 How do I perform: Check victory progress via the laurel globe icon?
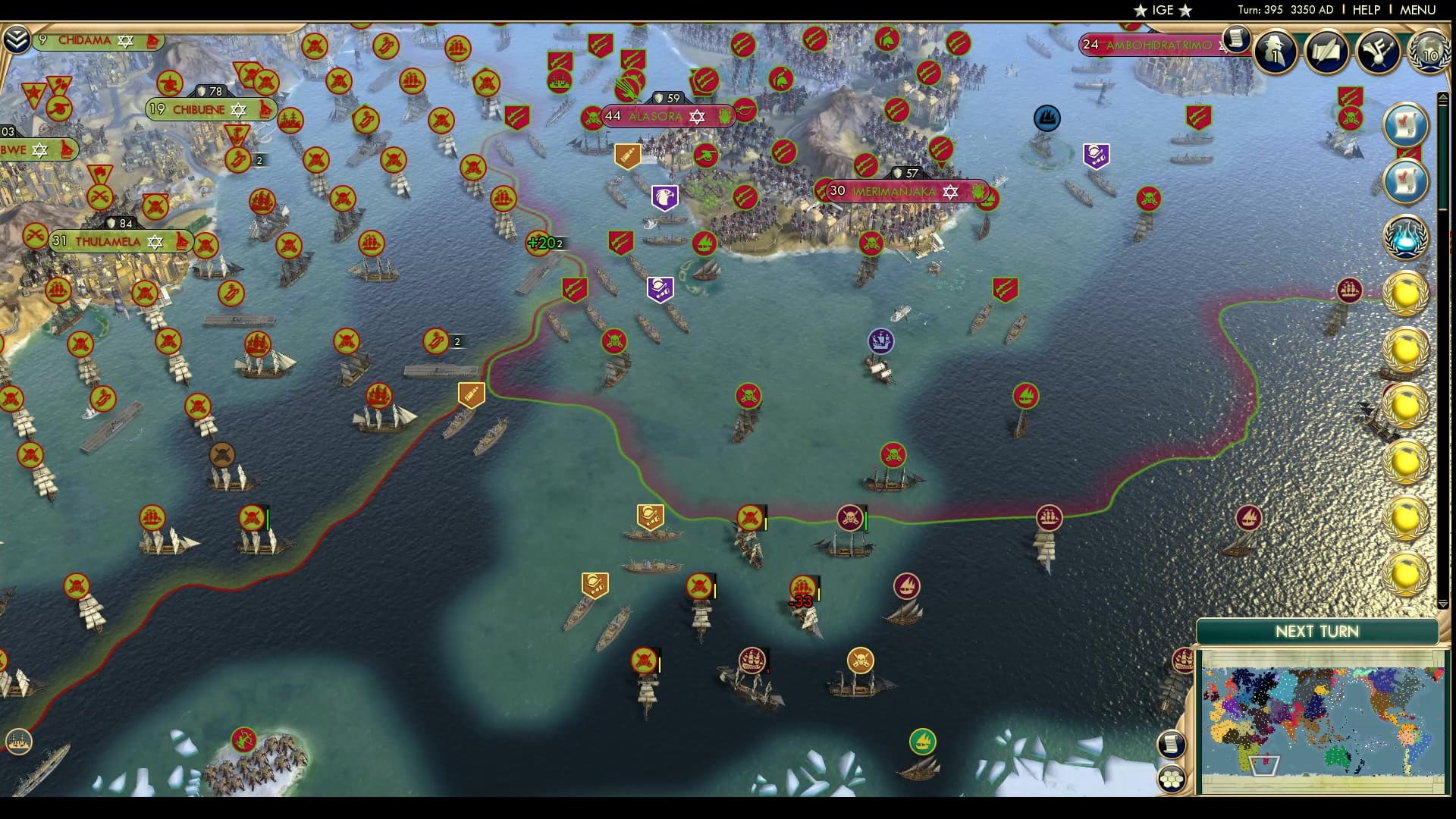(1430, 52)
